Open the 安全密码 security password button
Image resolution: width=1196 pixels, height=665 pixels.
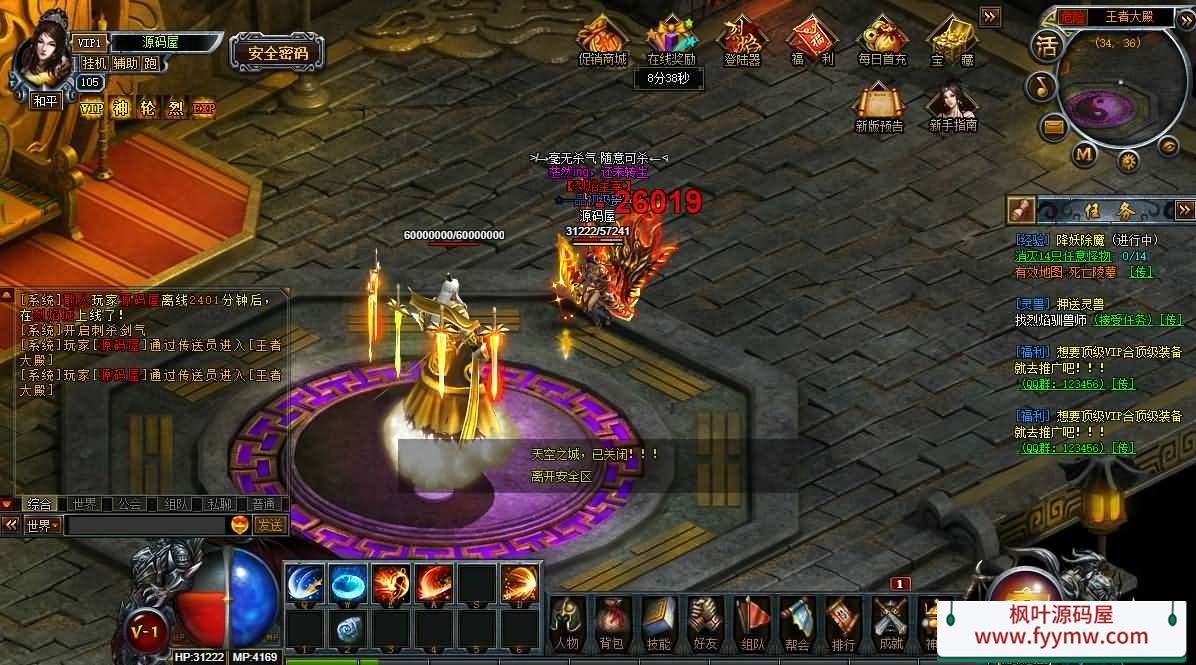pyautogui.click(x=278, y=53)
